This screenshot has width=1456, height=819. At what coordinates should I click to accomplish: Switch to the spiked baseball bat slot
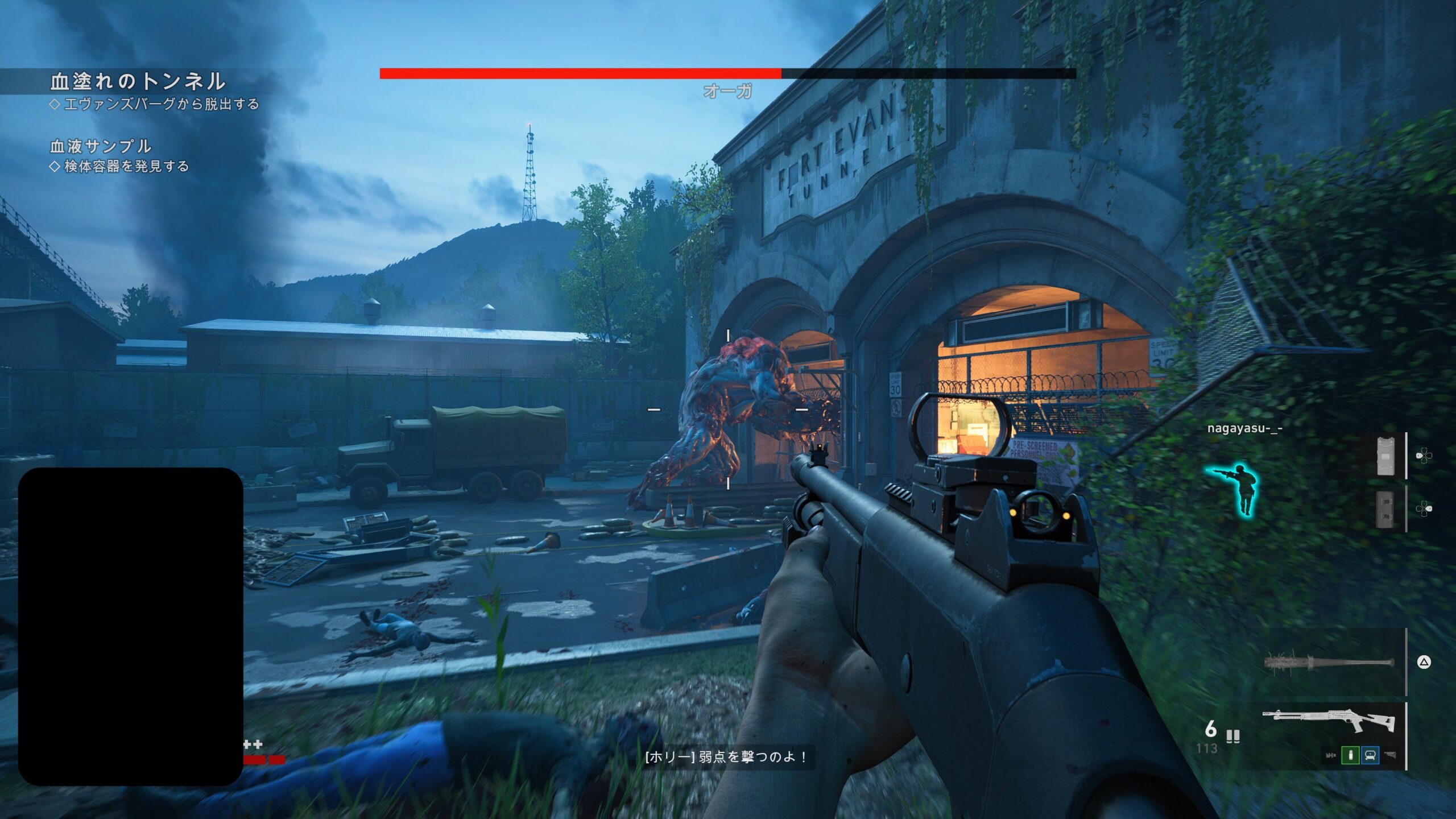[1329, 663]
